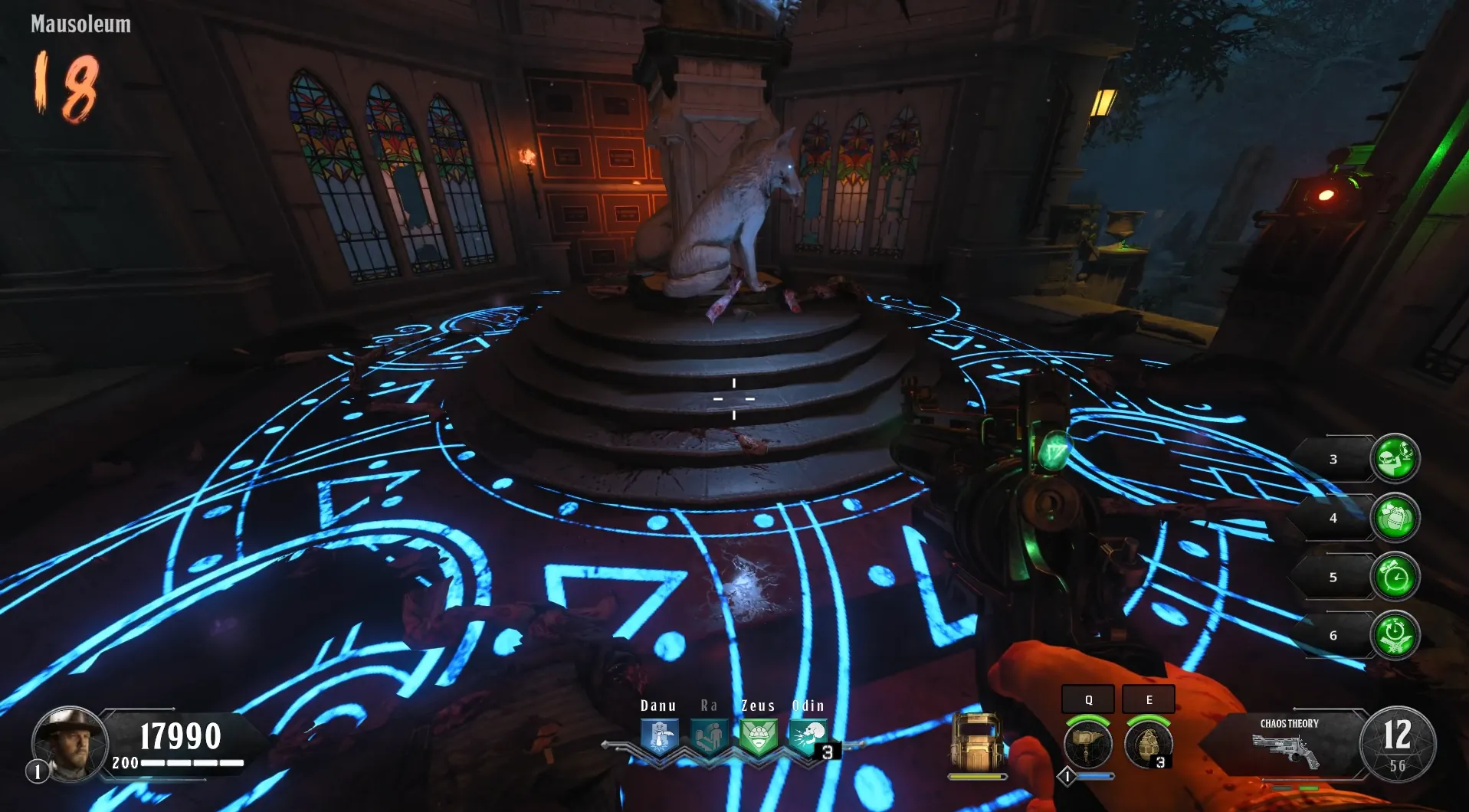Choose the Zeus turtle-shell perk icon
This screenshot has height=812, width=1469.
pyautogui.click(x=759, y=738)
